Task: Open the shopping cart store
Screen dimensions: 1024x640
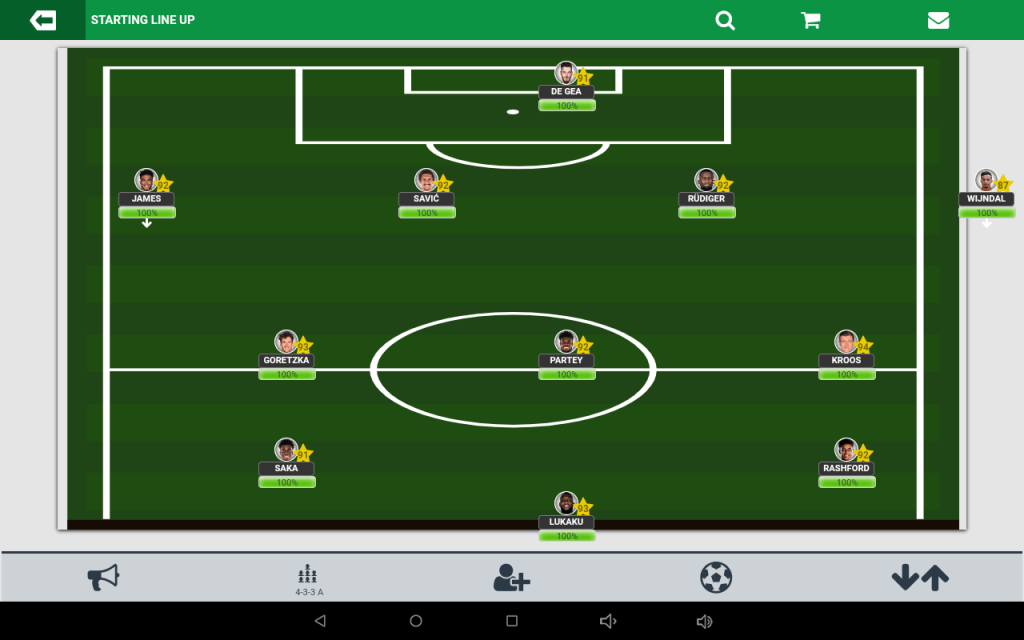Action: tap(811, 20)
